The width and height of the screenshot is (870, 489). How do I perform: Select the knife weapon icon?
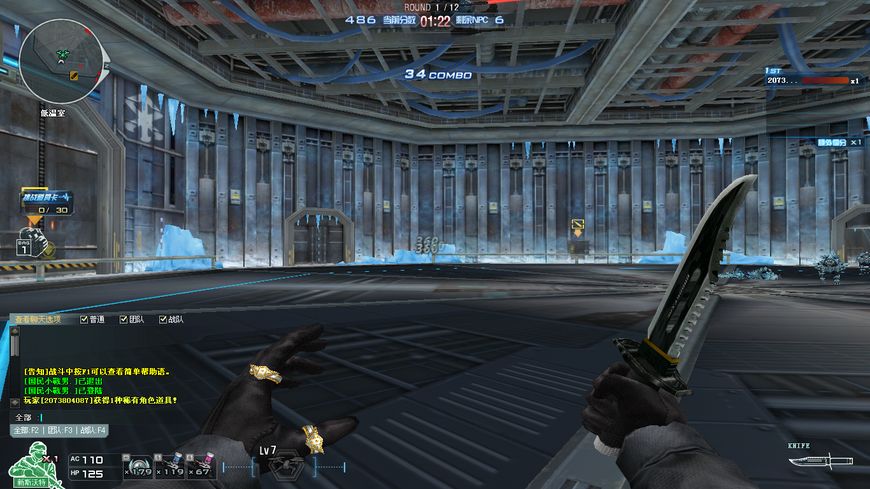[819, 461]
